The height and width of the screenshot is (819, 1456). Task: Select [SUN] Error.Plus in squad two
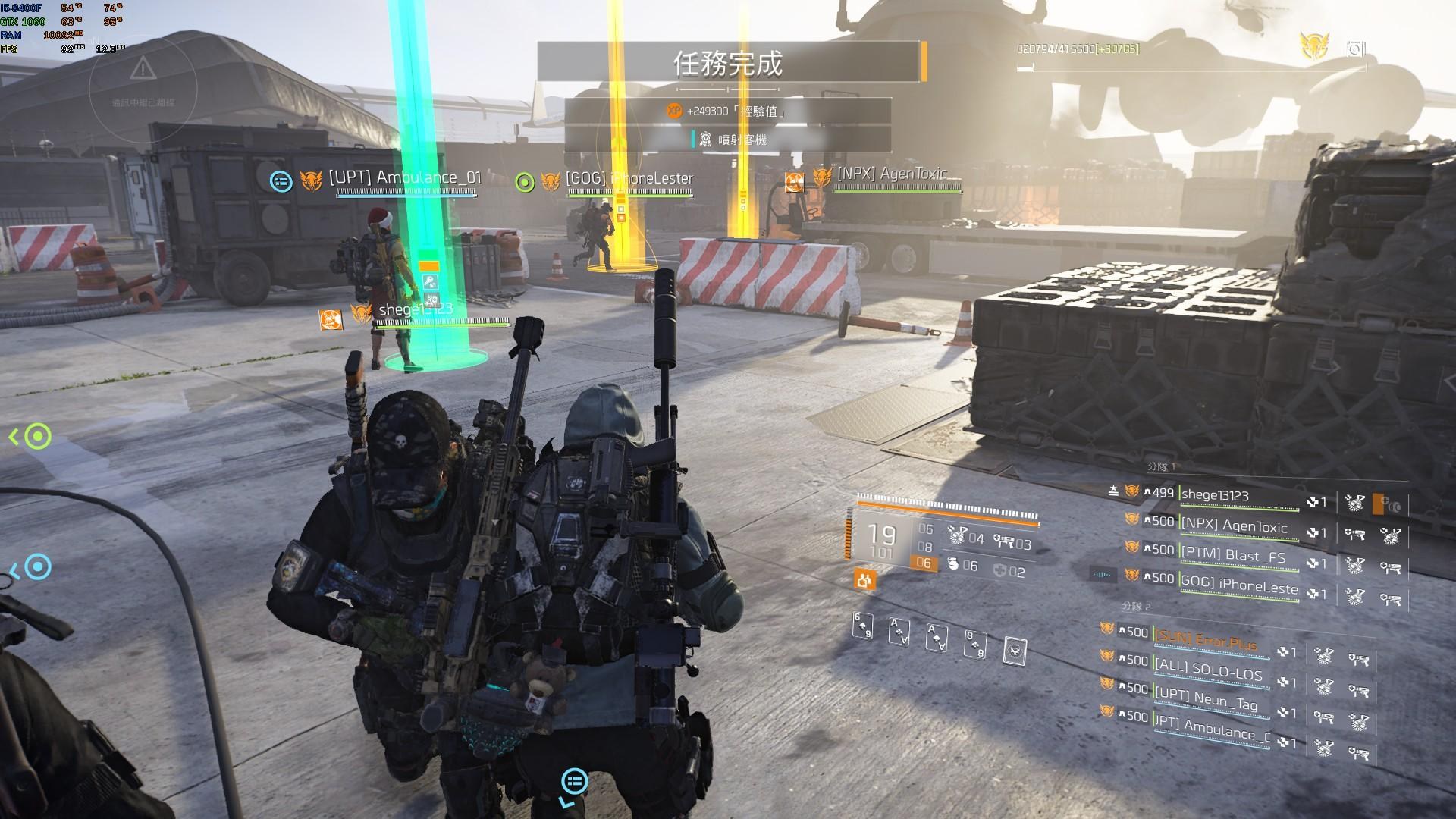click(1206, 640)
